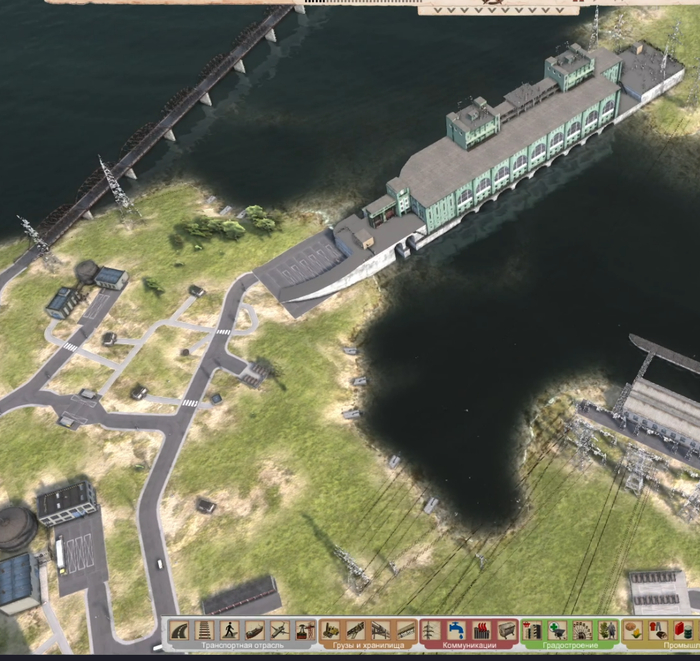Open the road construction tool
This screenshot has width=700, height=661.
pyautogui.click(x=180, y=630)
